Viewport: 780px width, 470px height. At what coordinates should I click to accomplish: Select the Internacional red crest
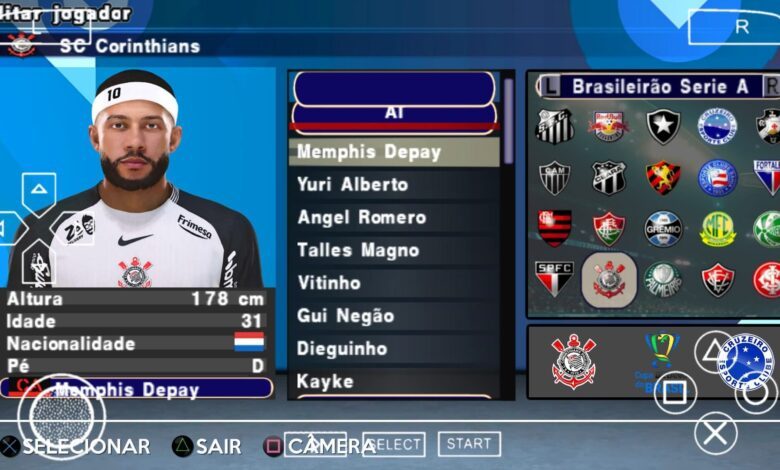pos(768,280)
